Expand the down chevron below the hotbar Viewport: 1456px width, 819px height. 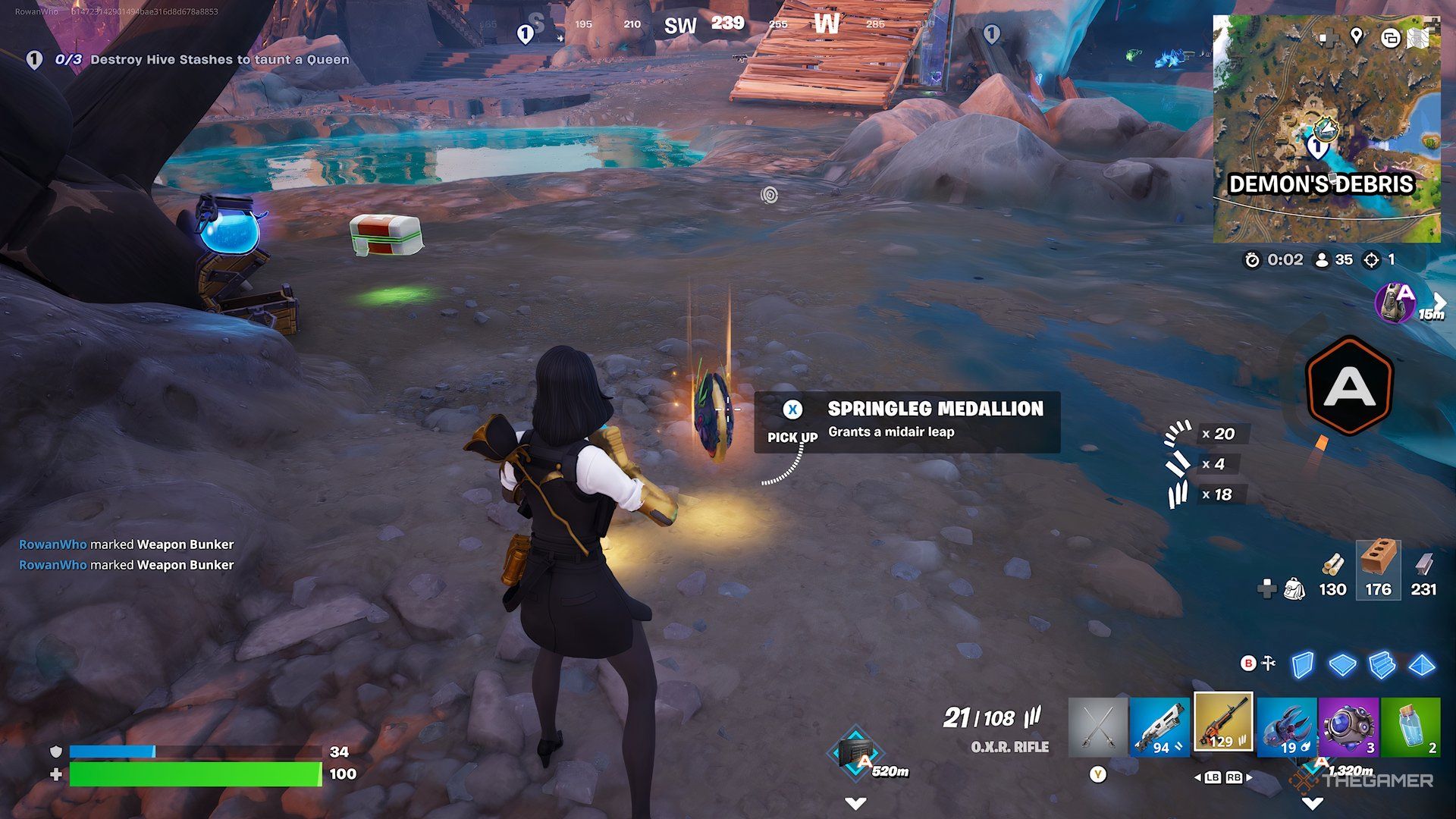pos(1313,803)
